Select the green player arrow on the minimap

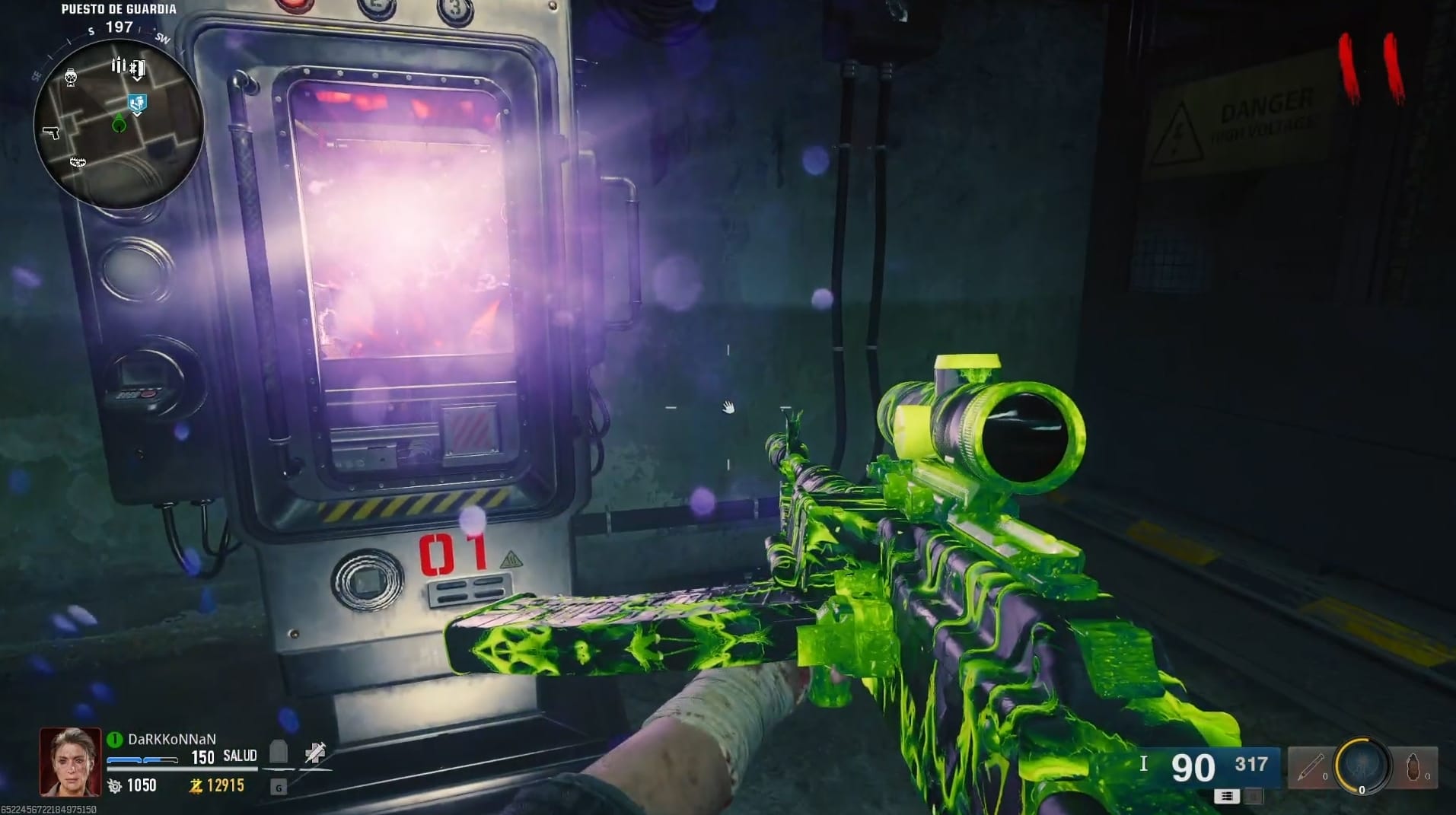(x=119, y=123)
